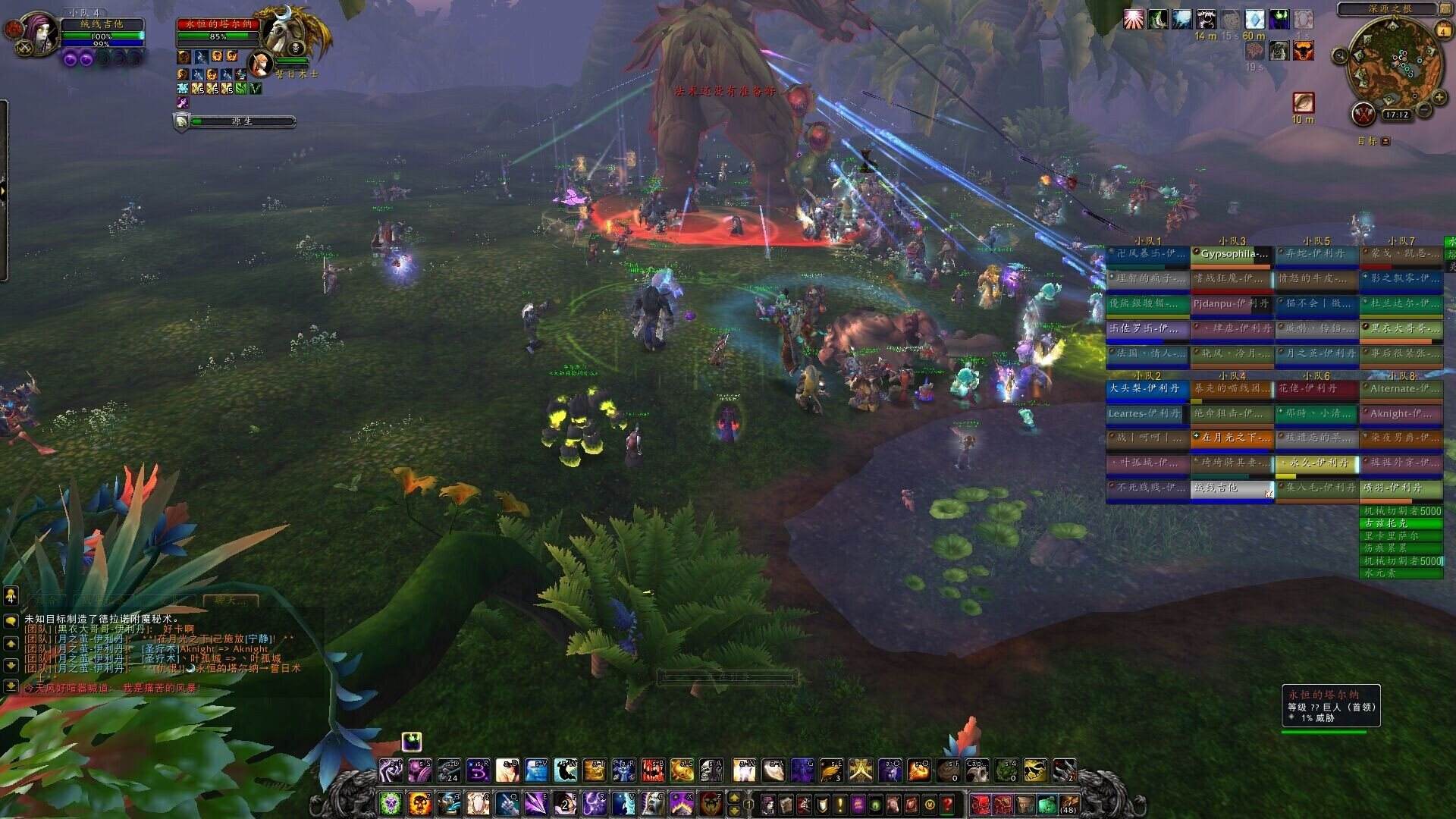Switch to the 聊天 chat tab
The image size is (1456, 819).
pos(229,599)
